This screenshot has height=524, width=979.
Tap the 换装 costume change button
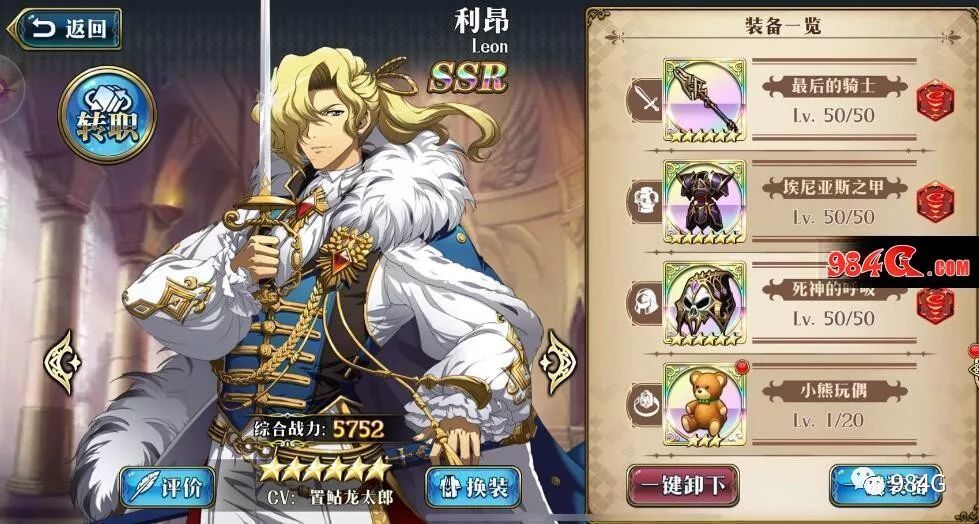(x=469, y=487)
